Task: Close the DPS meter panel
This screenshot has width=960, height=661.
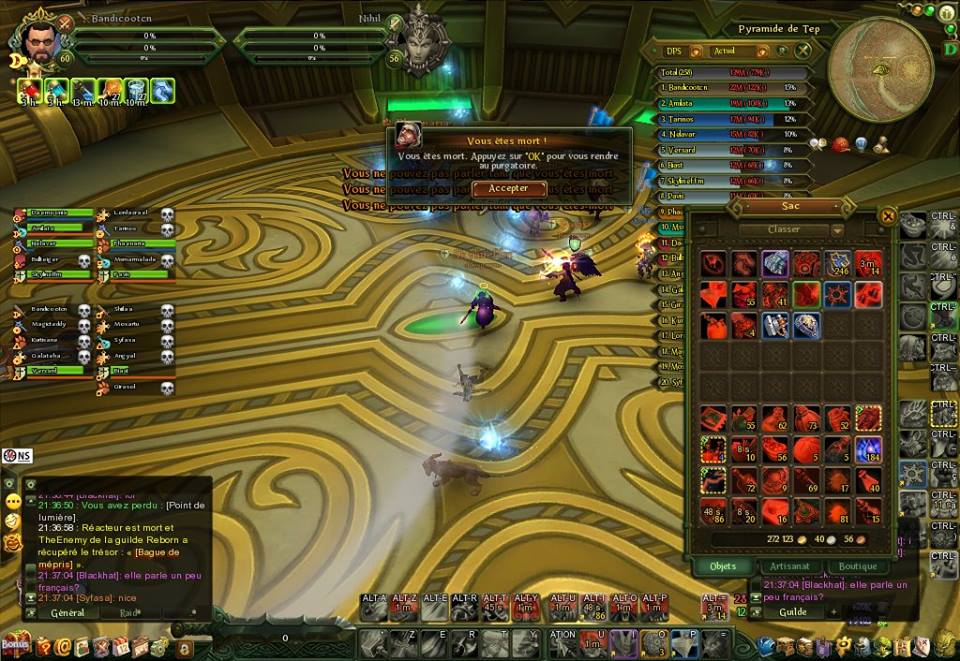Action: (803, 51)
